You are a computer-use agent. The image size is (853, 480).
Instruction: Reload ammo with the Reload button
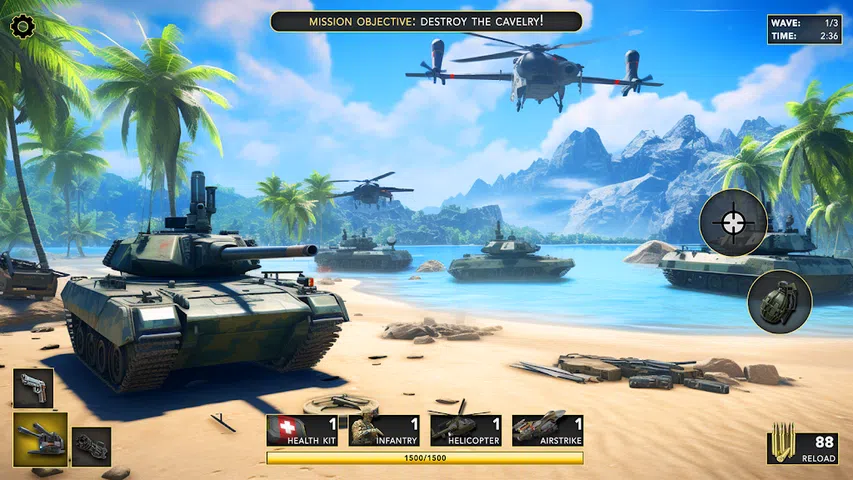coord(802,447)
